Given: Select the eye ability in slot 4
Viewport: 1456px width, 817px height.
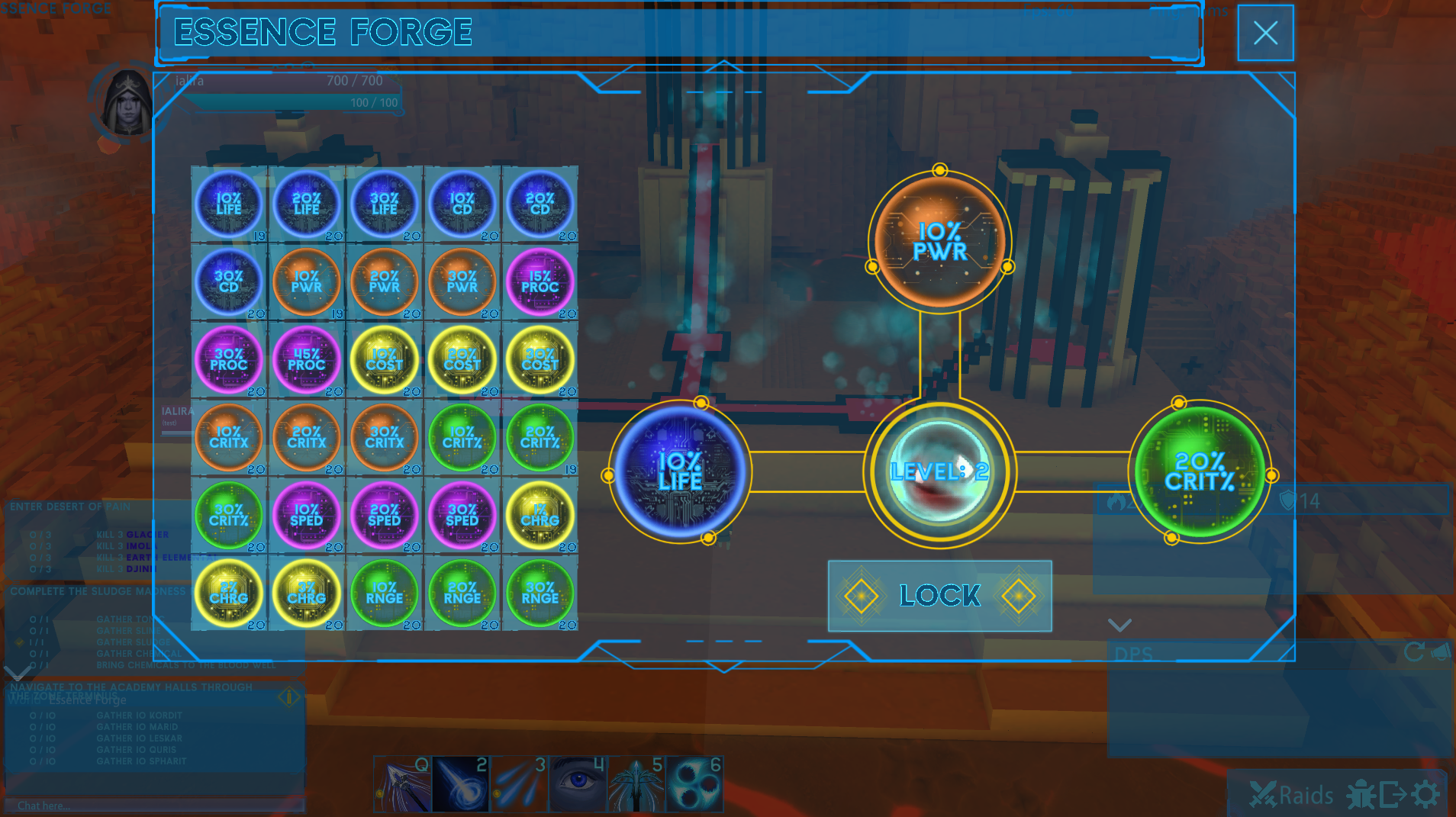Looking at the screenshot, I should coord(578,783).
